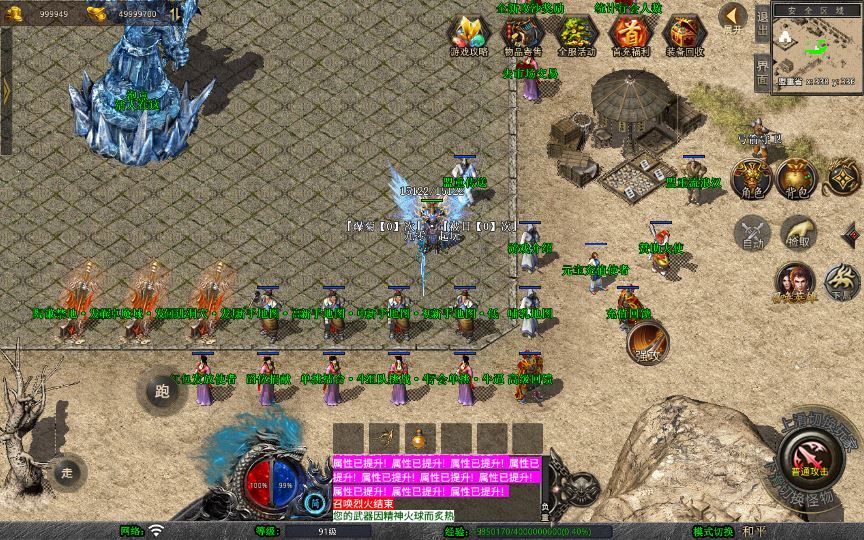Open the 物品寄售 item consignment icon
Viewport: 864px width, 540px height.
(521, 34)
